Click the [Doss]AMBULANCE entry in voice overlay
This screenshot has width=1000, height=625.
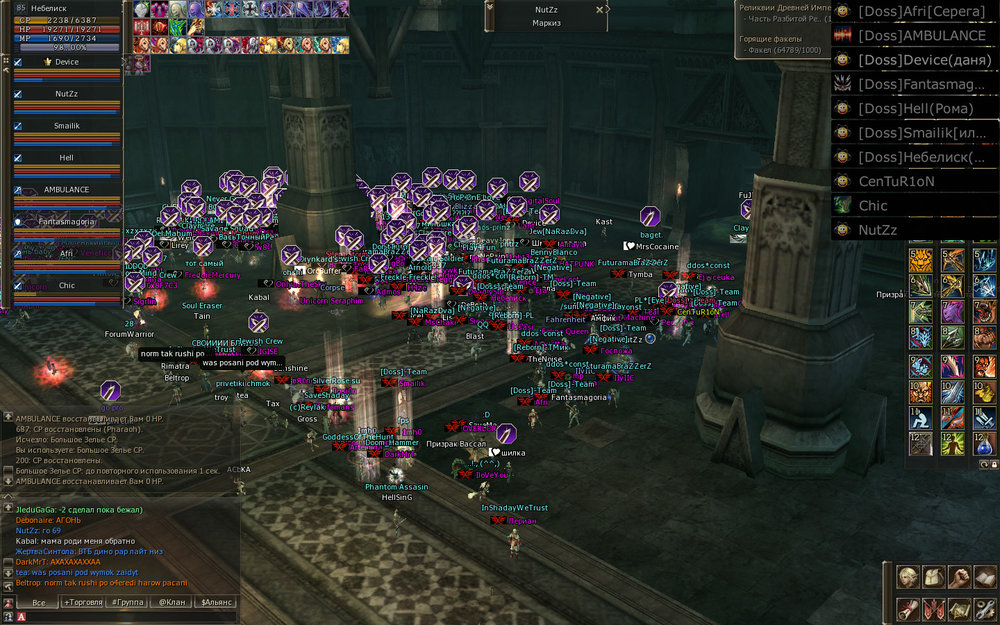click(x=922, y=35)
